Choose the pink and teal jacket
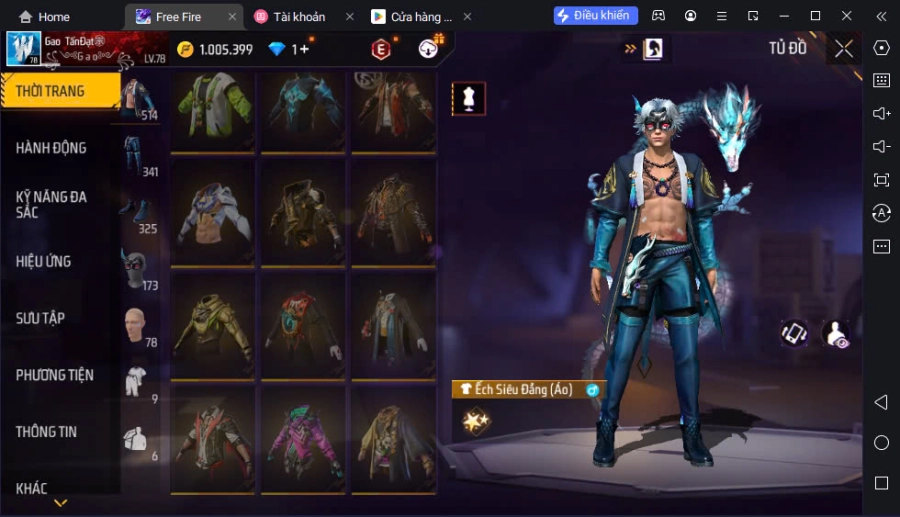 point(303,440)
